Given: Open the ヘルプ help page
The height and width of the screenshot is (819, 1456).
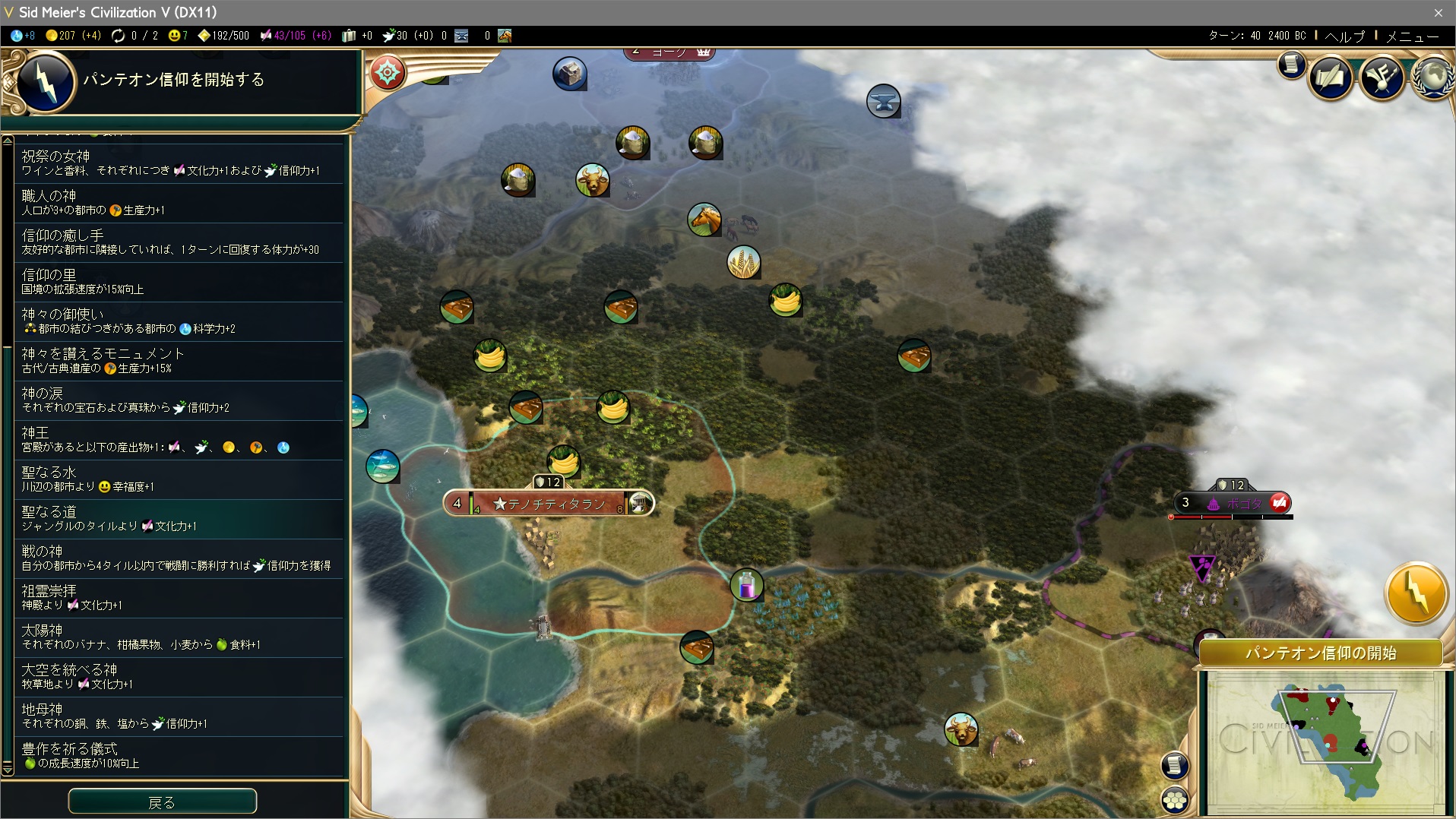Looking at the screenshot, I should pos(1344,36).
